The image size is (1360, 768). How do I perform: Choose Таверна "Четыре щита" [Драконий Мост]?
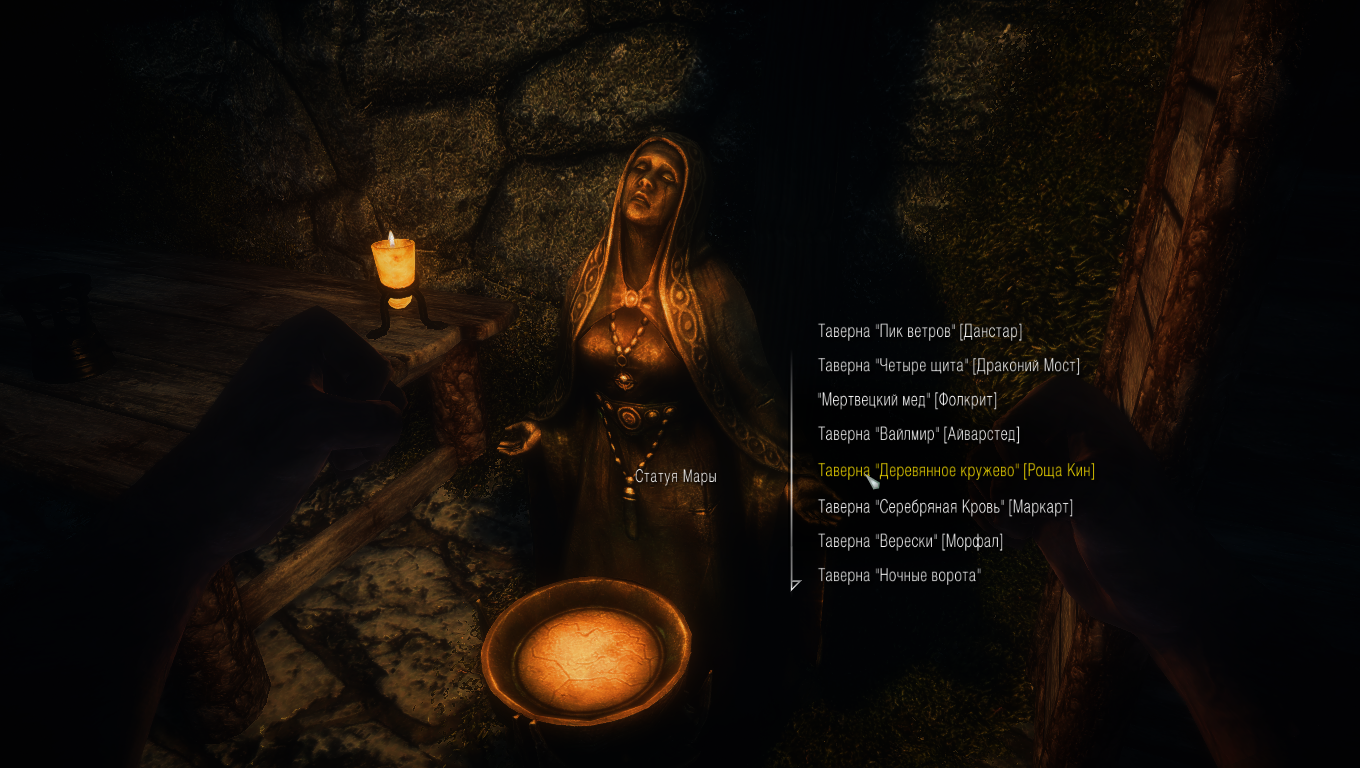tap(948, 365)
